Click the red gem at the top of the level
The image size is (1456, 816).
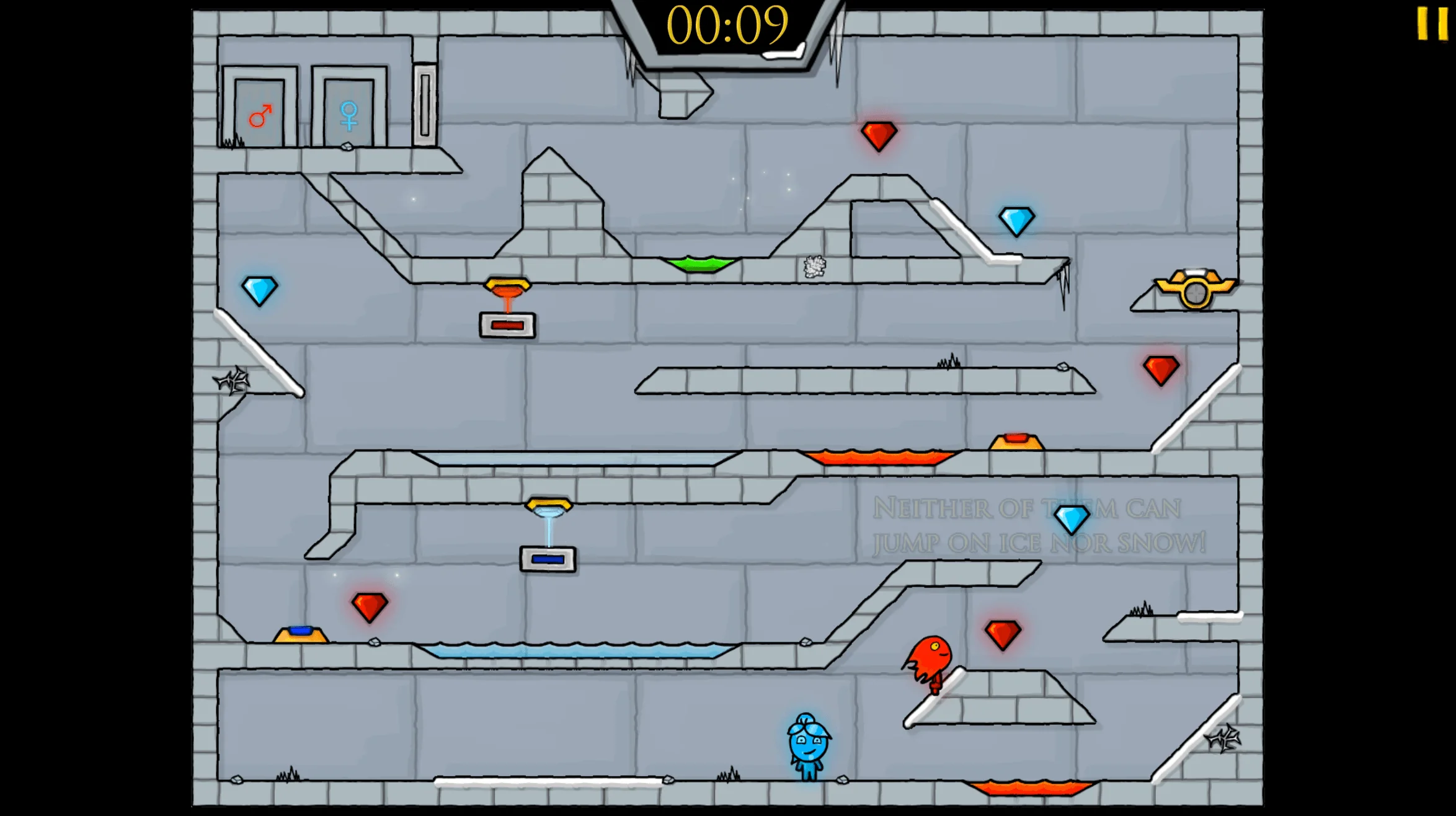pyautogui.click(x=879, y=135)
